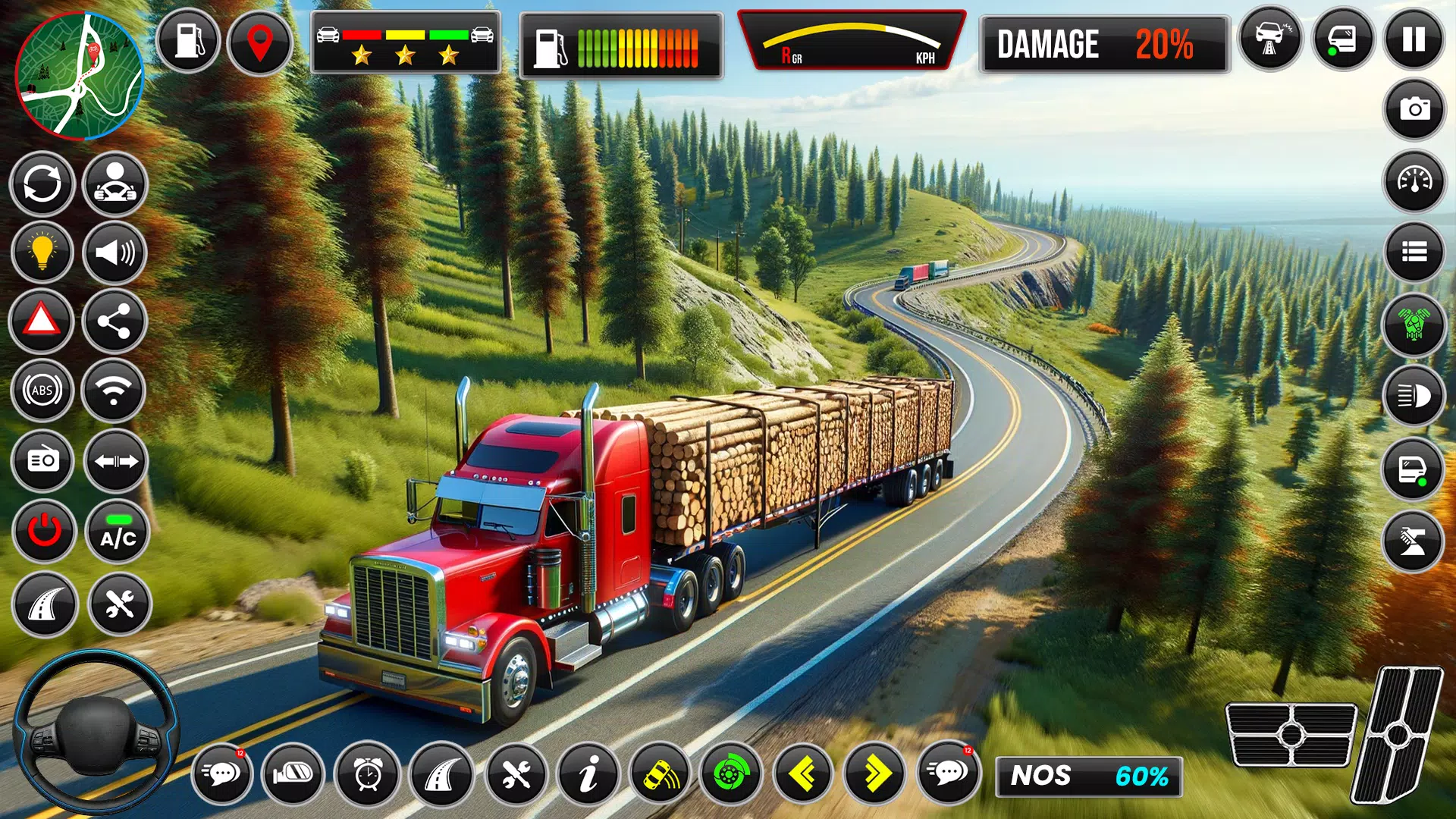Pause the game
Viewport: 1456px width, 819px height.
[x=1414, y=39]
